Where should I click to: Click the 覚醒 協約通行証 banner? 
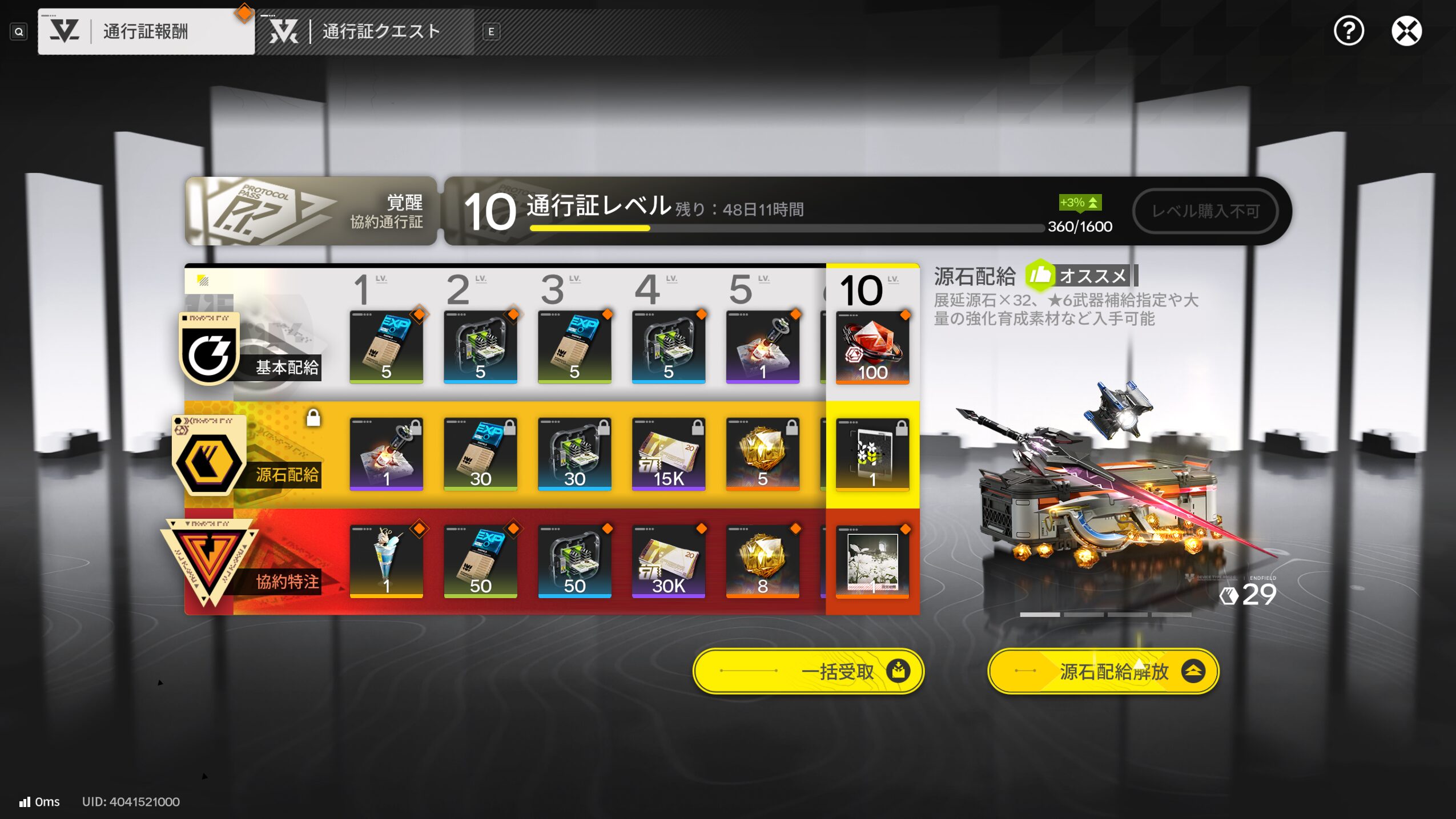pyautogui.click(x=311, y=211)
